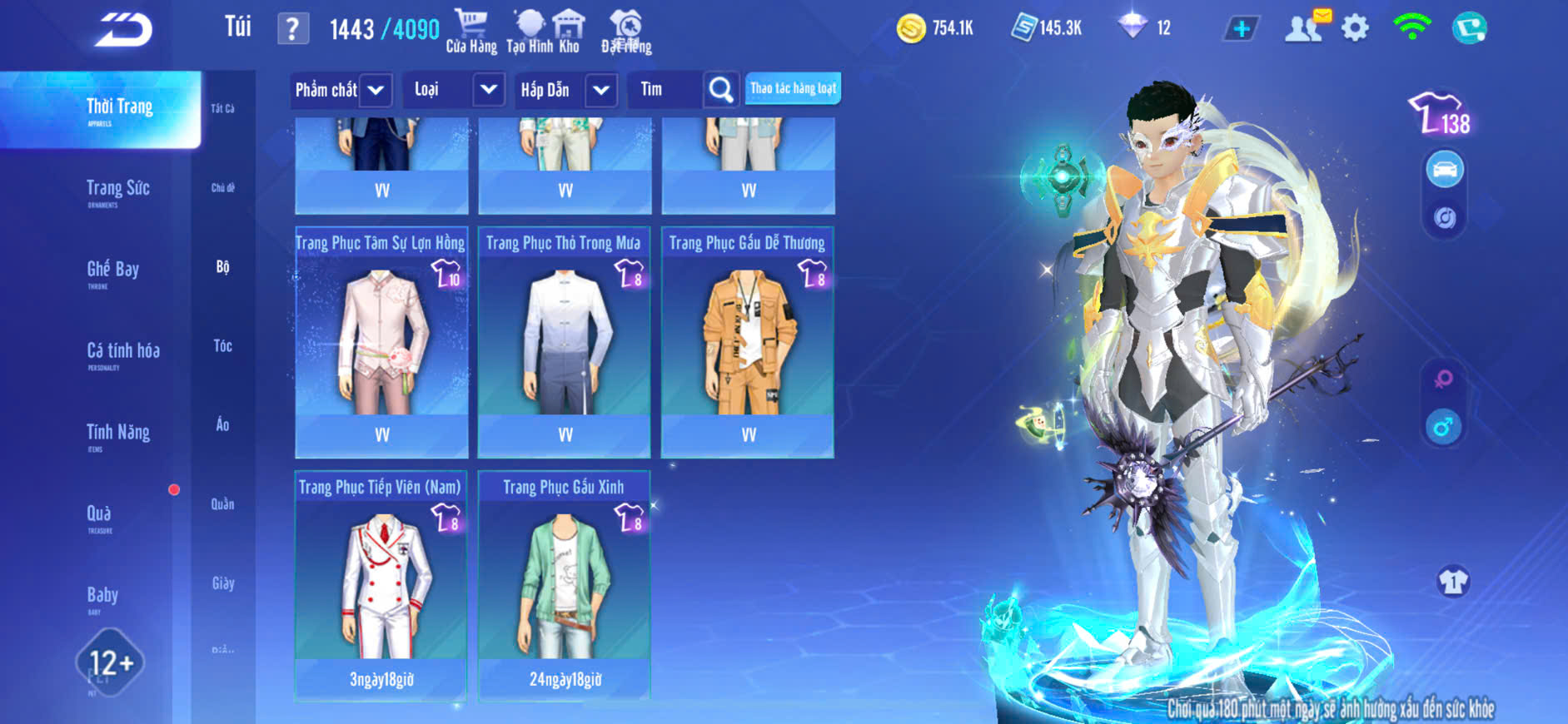Pick Trang Phục Tiếp Viên (Nam) outfit
This screenshot has width=1568, height=724.
click(x=381, y=586)
